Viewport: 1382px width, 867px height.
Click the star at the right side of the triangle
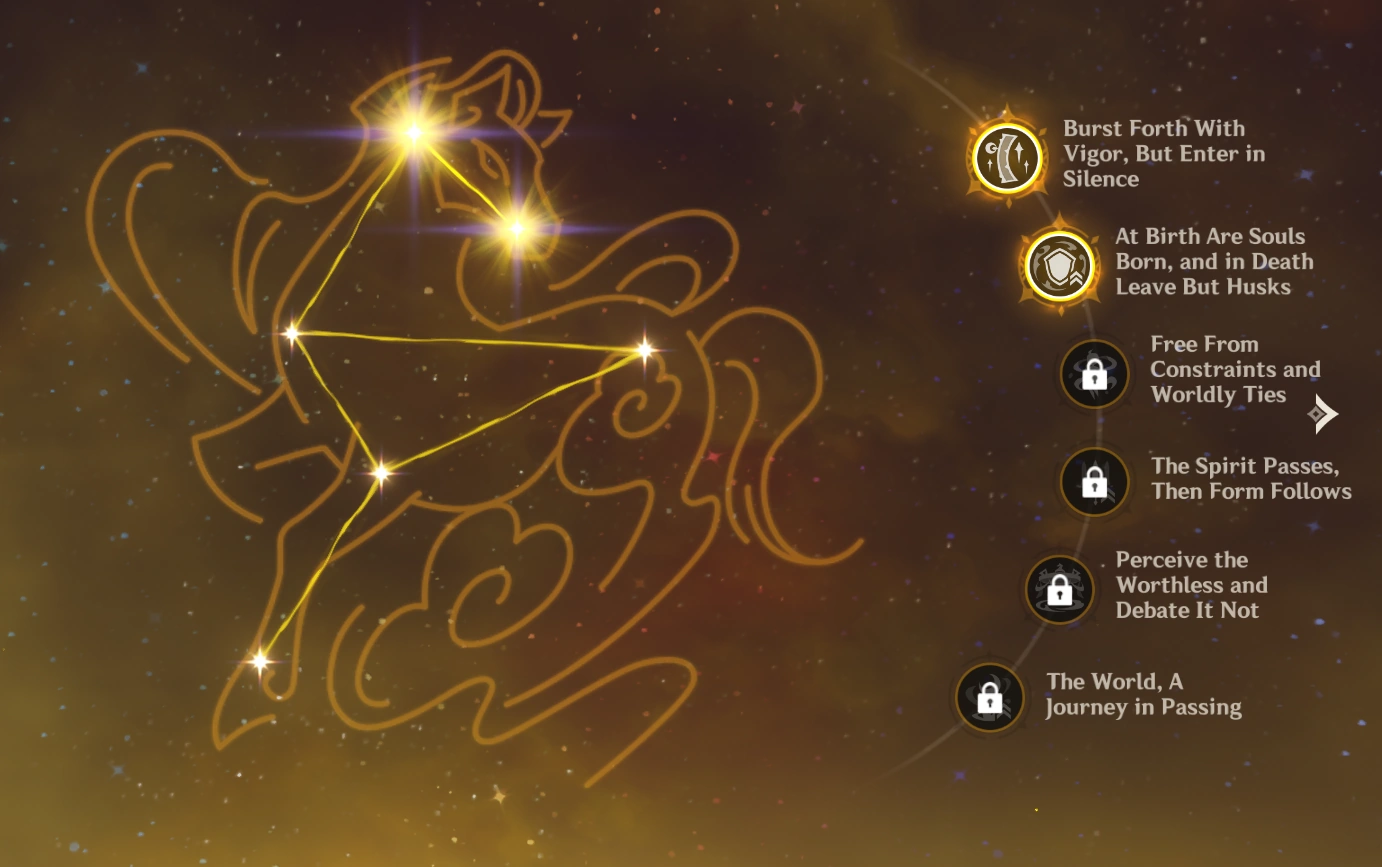(x=647, y=349)
